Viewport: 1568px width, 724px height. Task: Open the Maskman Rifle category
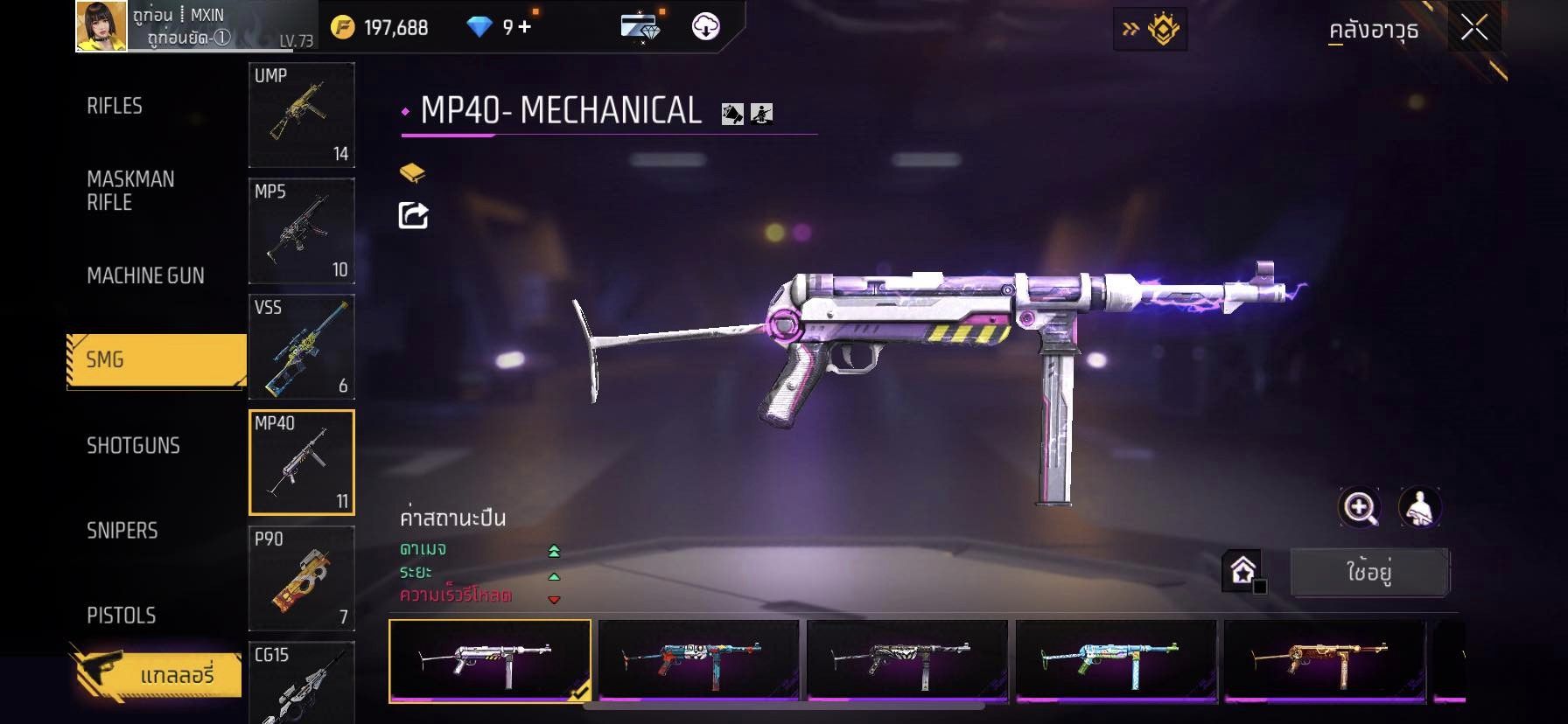click(x=130, y=191)
